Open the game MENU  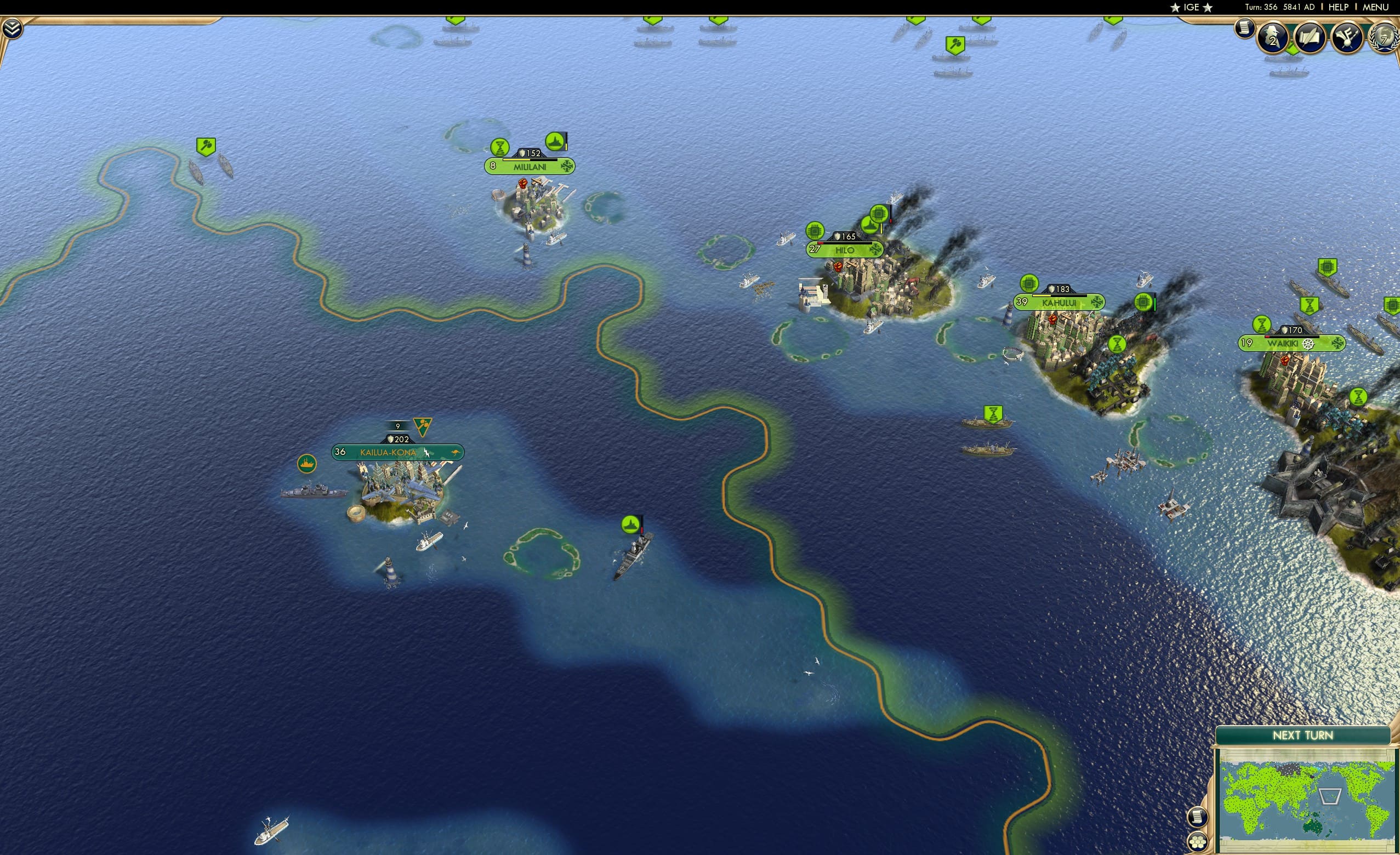coord(1375,7)
